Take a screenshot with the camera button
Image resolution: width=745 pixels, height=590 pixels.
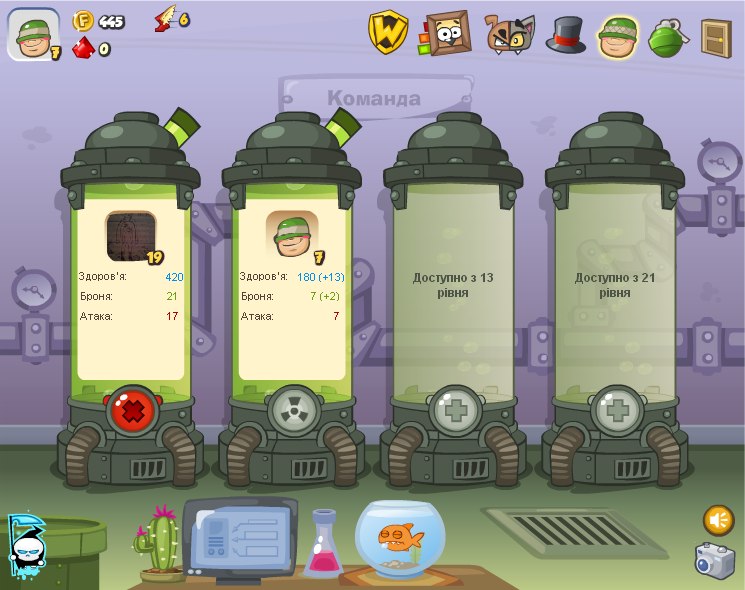716,560
